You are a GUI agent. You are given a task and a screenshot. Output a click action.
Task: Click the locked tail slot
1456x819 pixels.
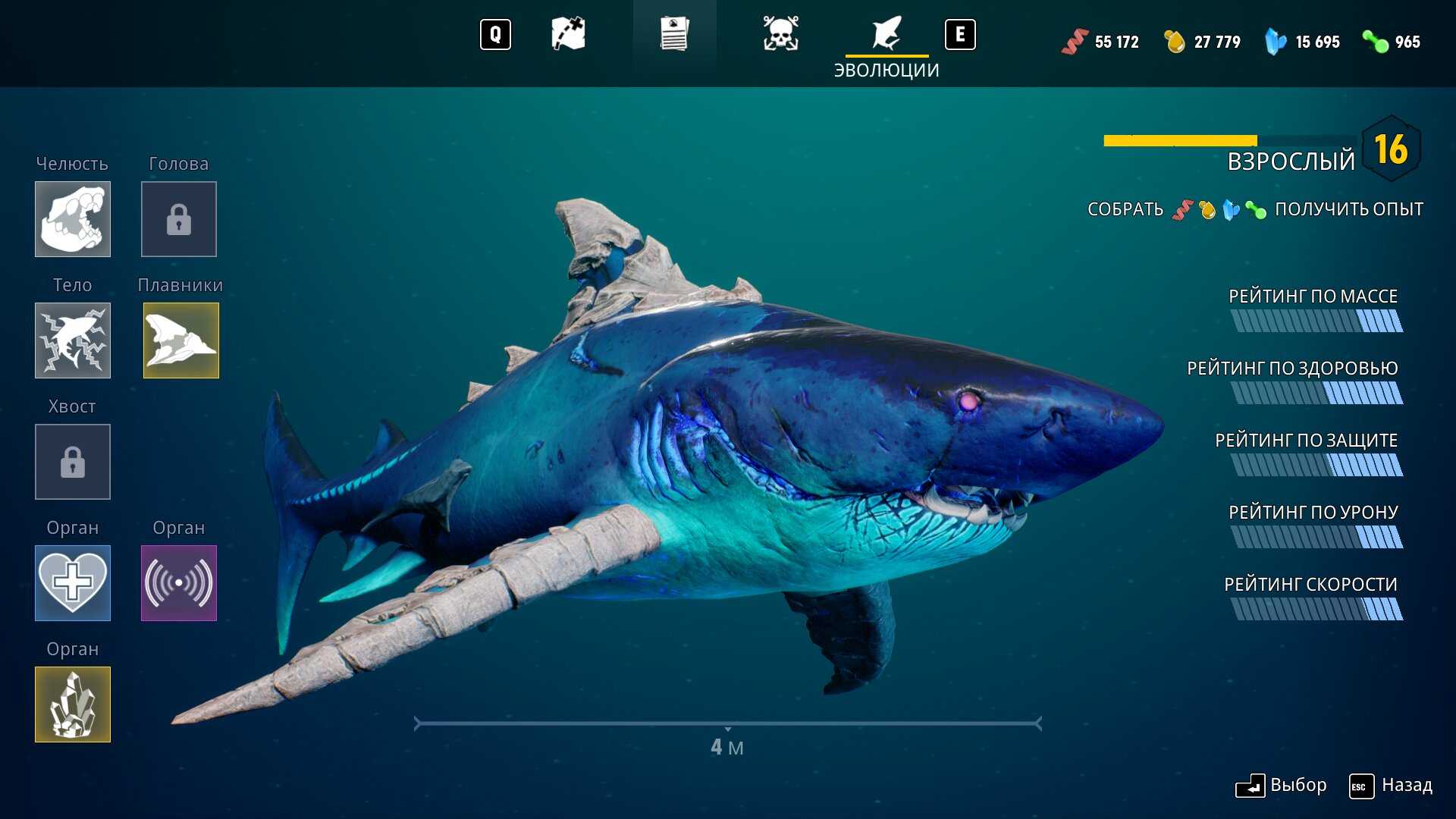[x=73, y=462]
